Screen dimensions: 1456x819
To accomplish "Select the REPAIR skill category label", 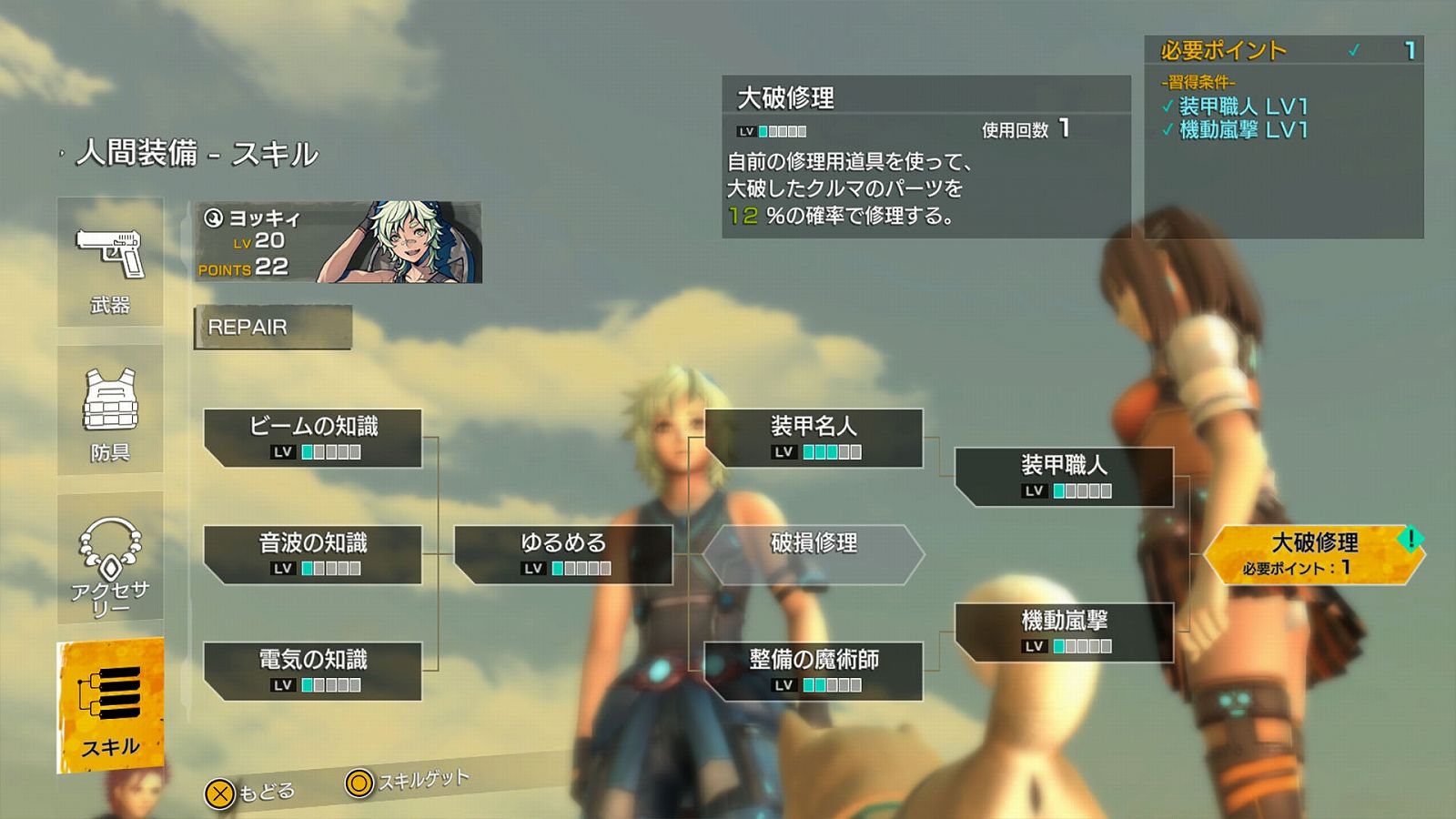I will (273, 328).
